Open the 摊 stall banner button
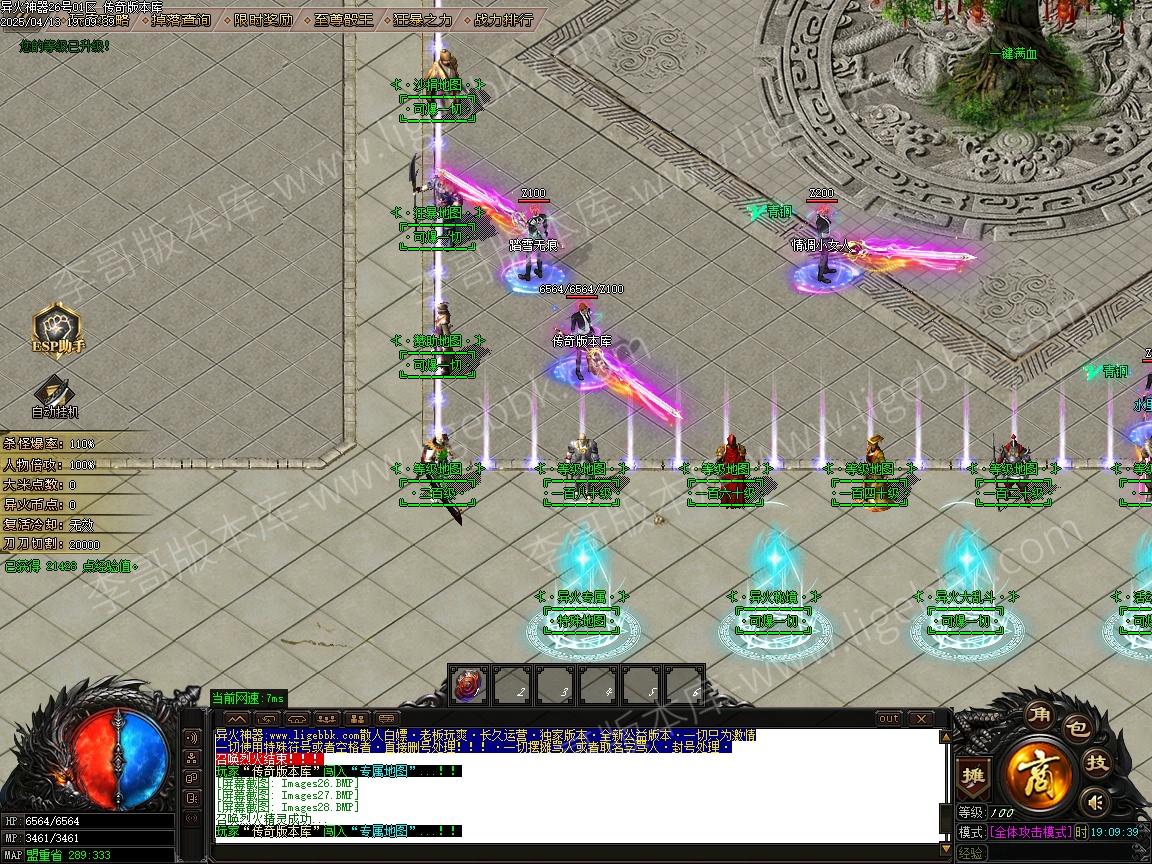This screenshot has height=864, width=1152. (971, 776)
